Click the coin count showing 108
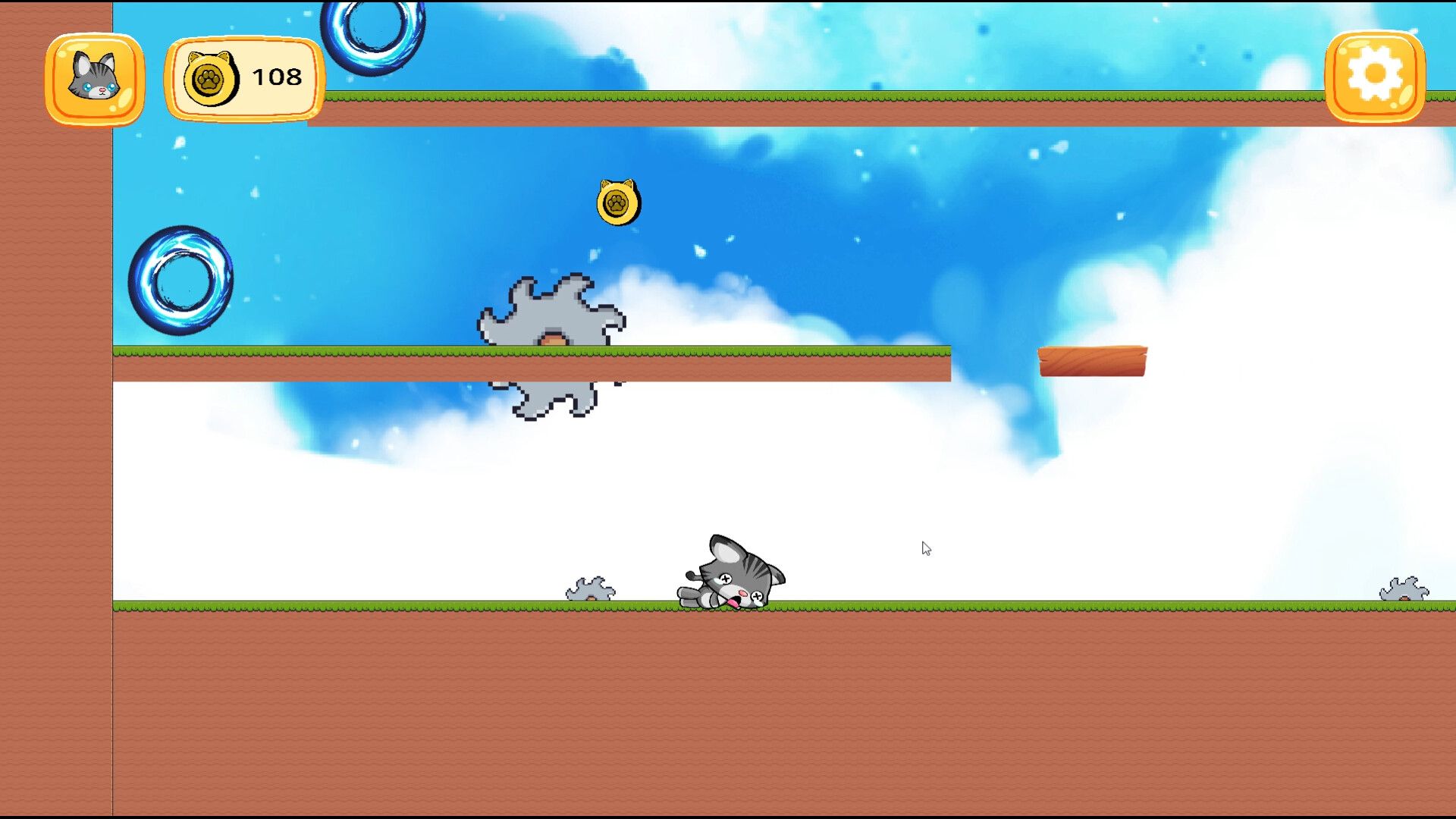The height and width of the screenshot is (819, 1456). [x=275, y=76]
